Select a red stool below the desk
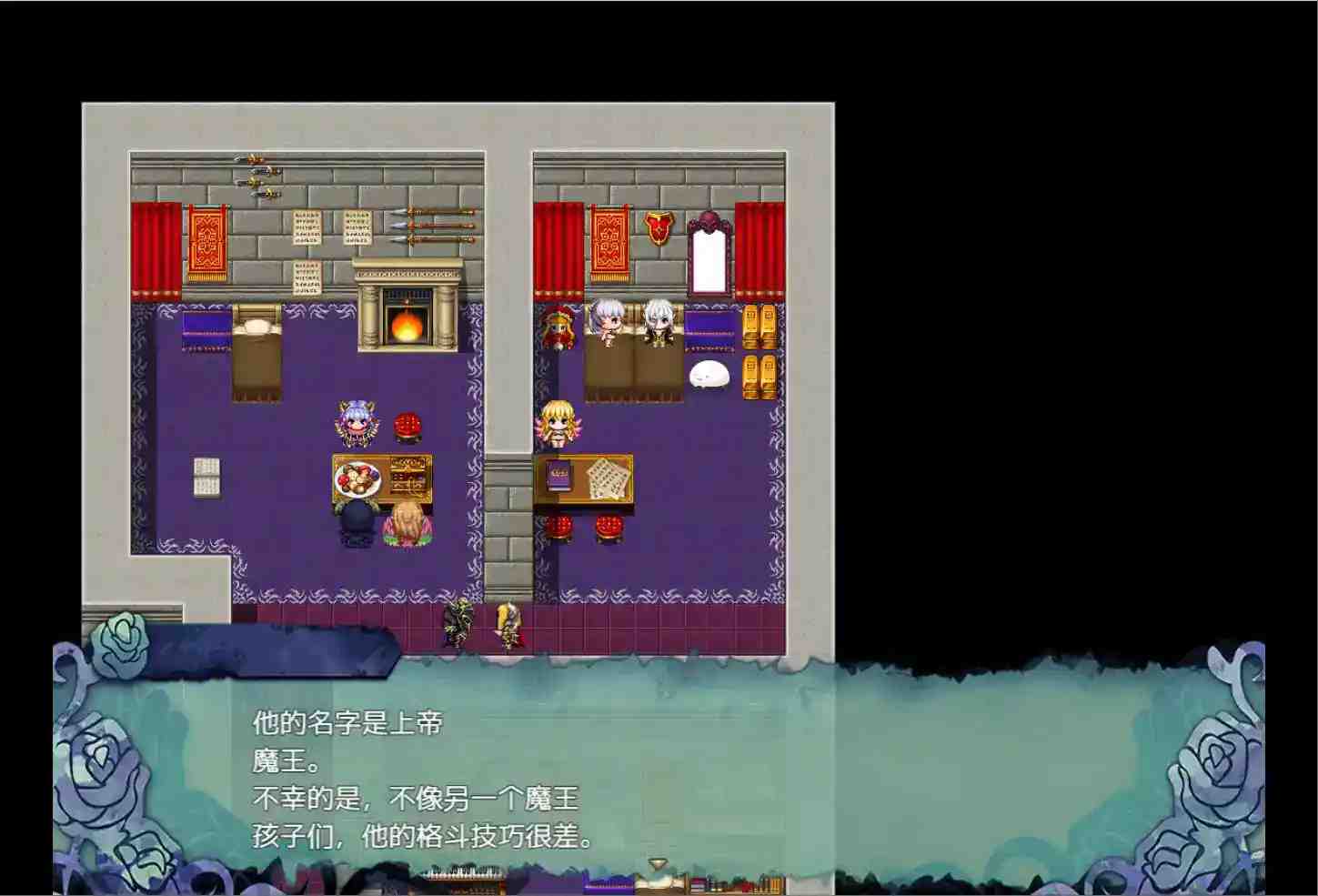 559,528
